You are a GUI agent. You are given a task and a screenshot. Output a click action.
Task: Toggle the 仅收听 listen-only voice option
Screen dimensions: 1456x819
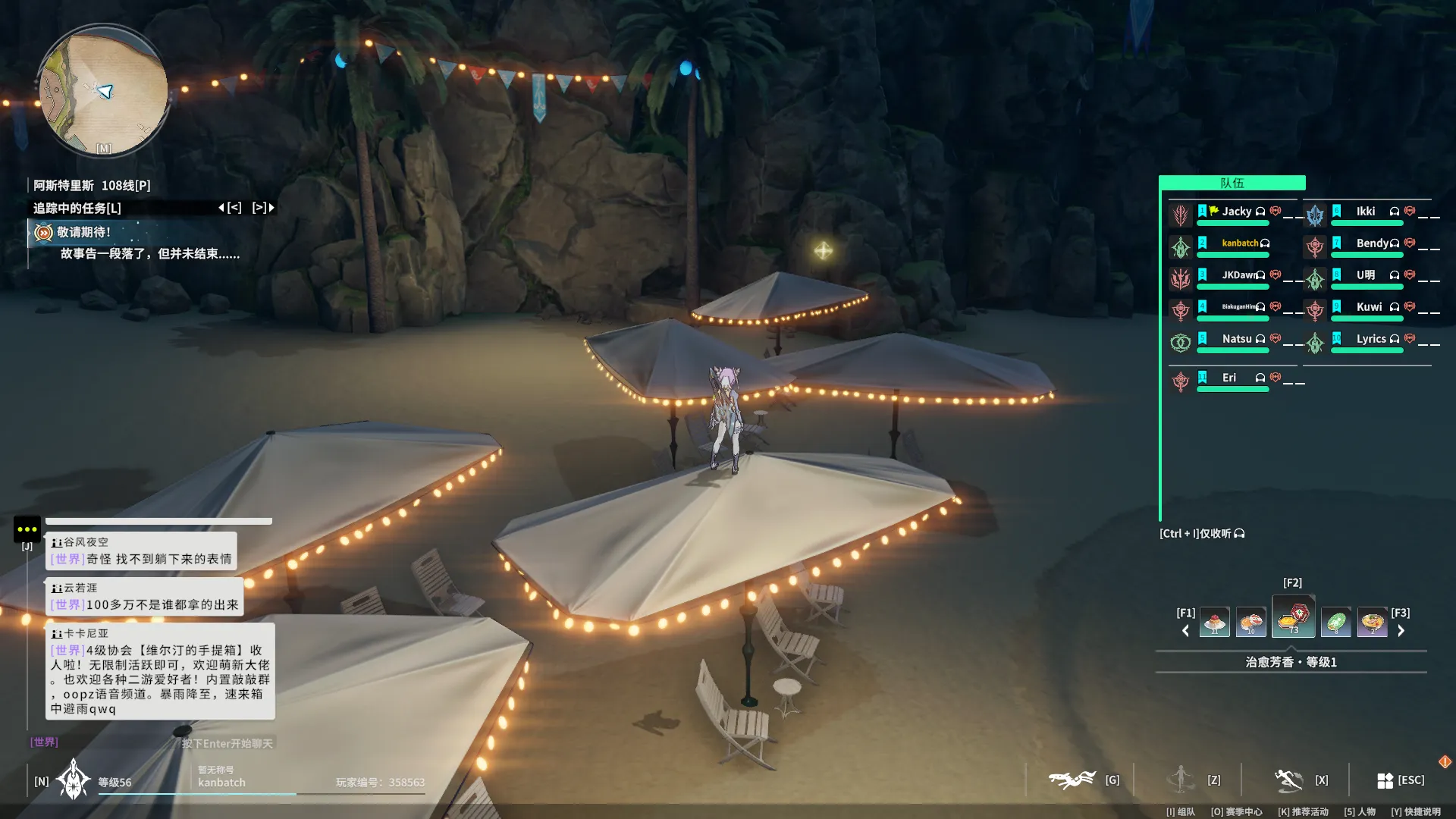(1202, 534)
